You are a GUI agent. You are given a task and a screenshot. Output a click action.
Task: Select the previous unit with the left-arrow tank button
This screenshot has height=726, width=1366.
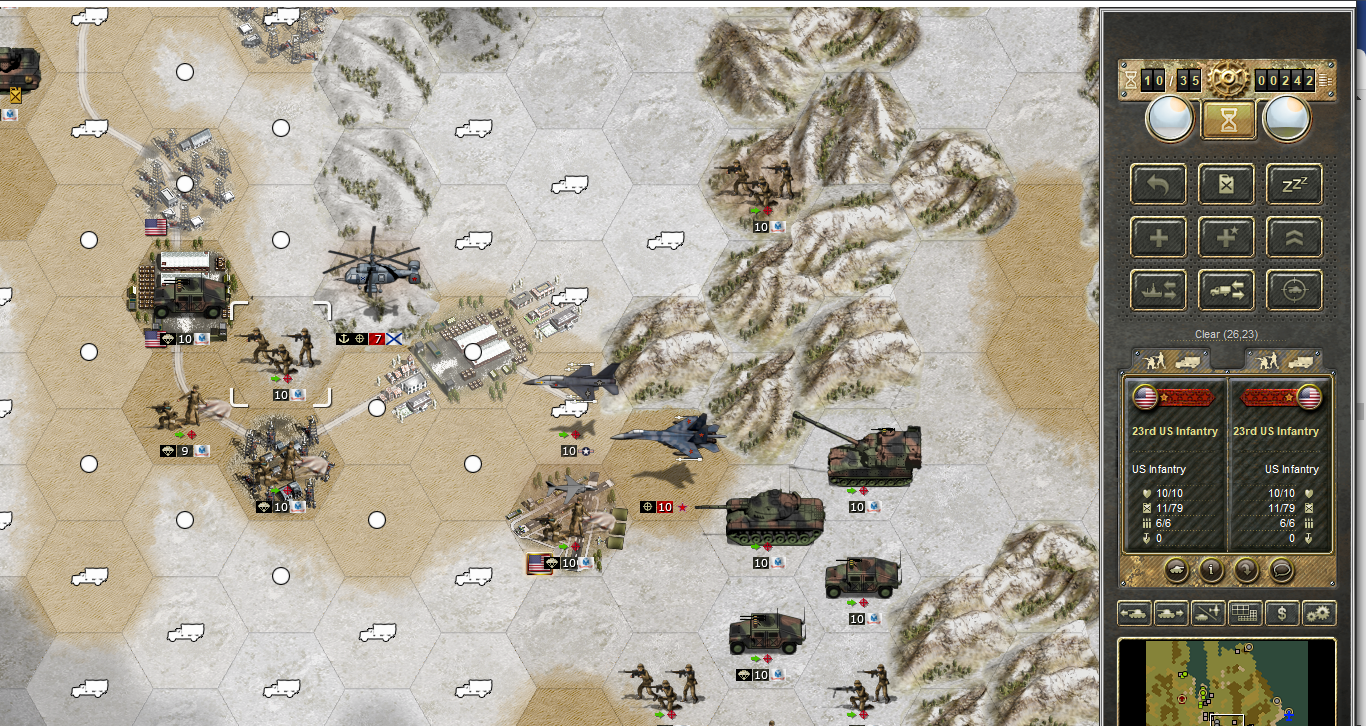point(1134,612)
